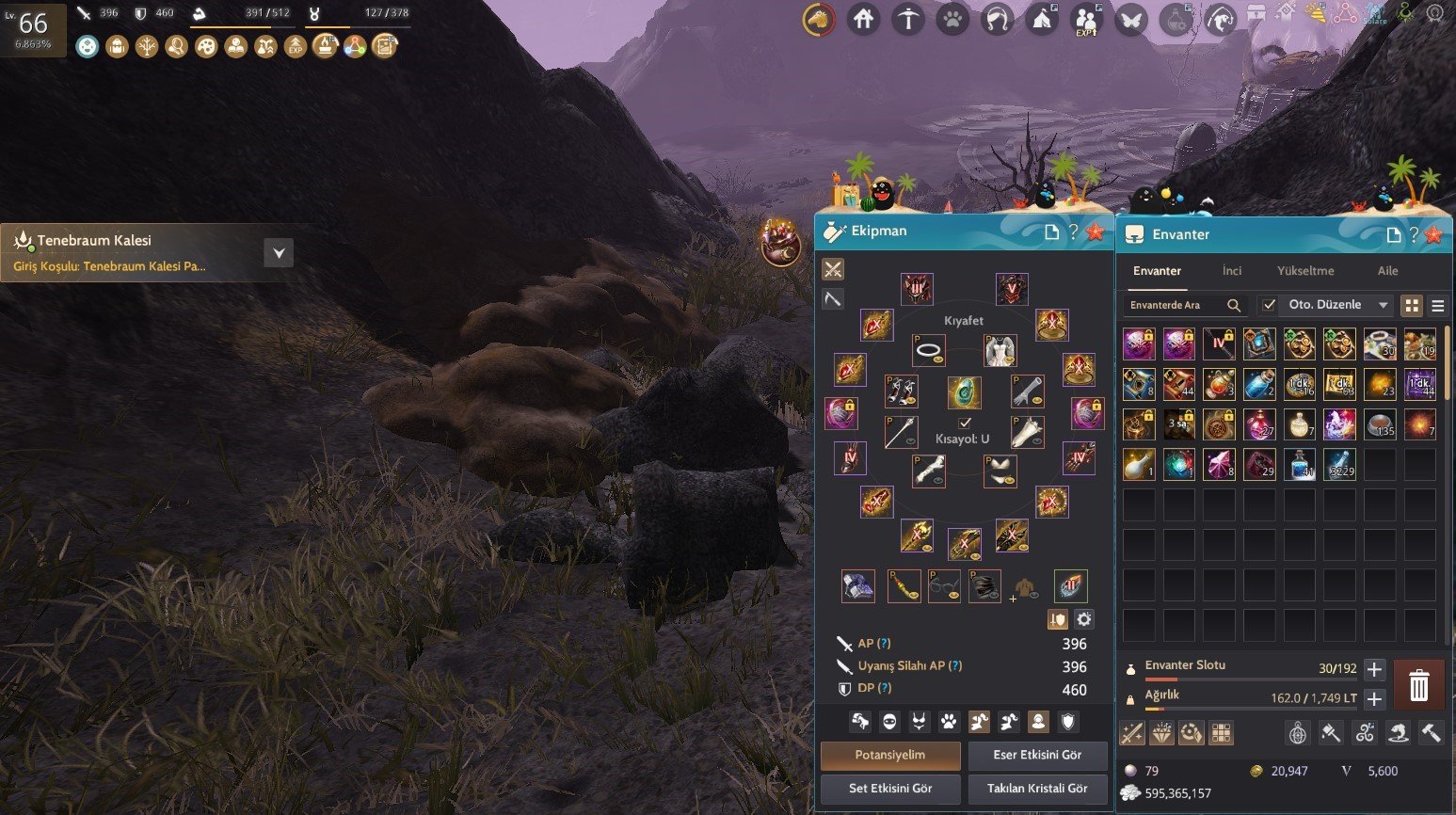Image resolution: width=1456 pixels, height=815 pixels.
Task: Open the house icon in top menu
Action: [863, 19]
